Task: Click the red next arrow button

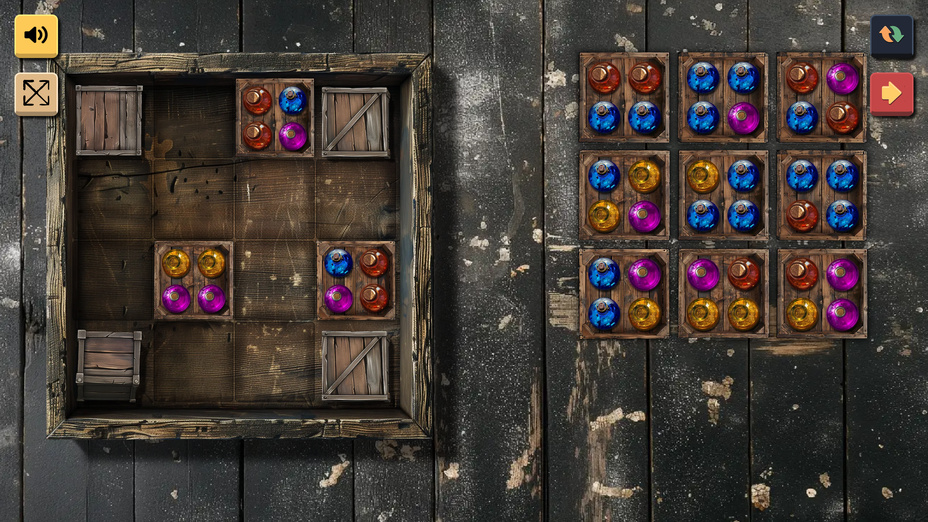Action: coord(891,94)
